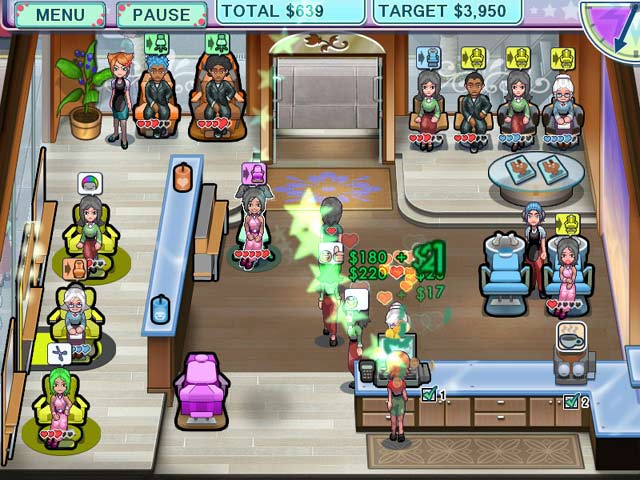Screen dimensions: 640x480
Task: Open the MENU button
Action: point(59,15)
